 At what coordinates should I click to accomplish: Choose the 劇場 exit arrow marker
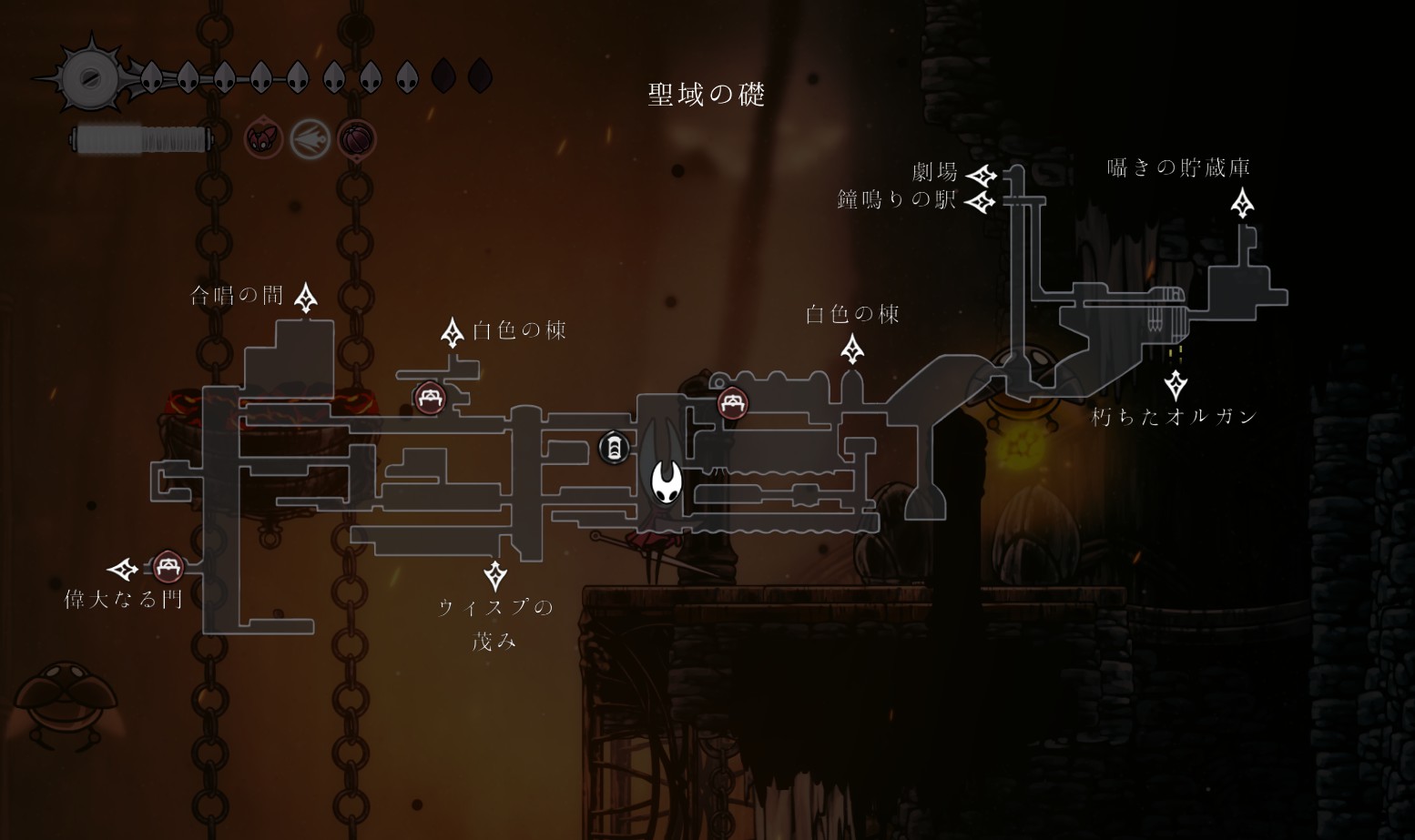(x=982, y=175)
